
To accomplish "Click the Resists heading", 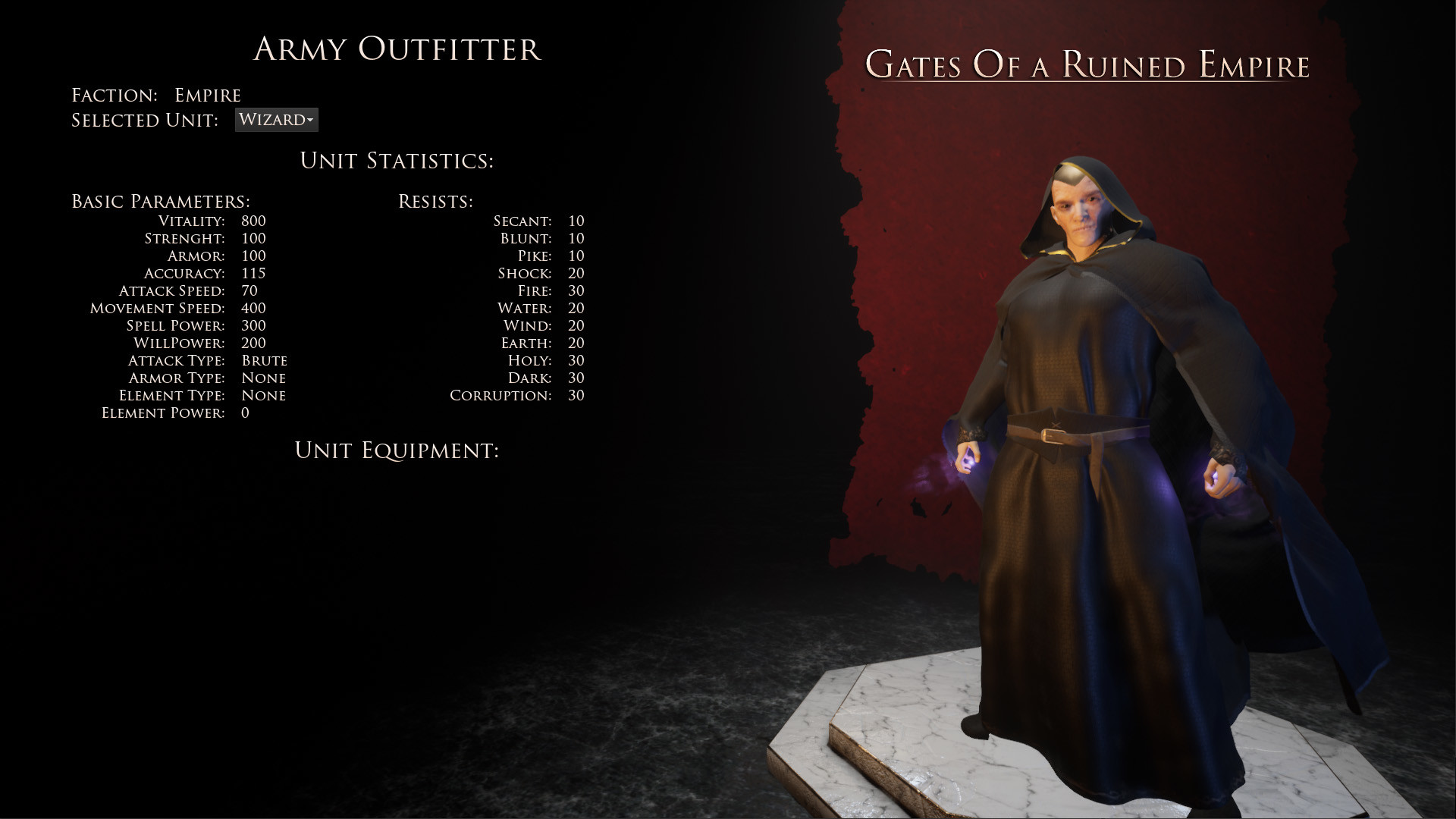I will point(436,201).
